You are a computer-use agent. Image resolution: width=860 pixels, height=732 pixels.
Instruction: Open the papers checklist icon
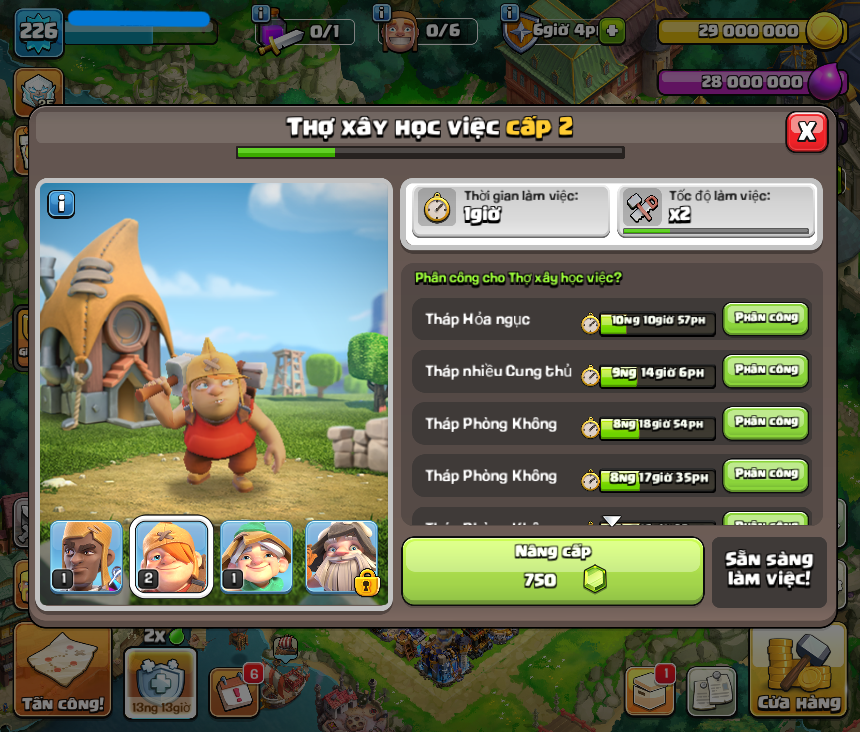pos(711,691)
